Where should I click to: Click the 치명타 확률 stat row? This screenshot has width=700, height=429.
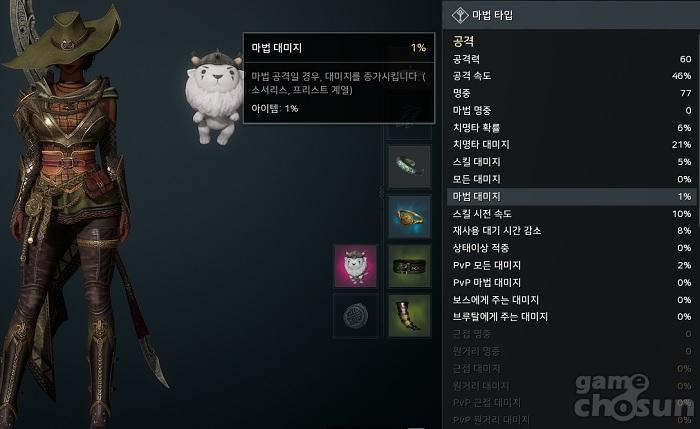[x=570, y=128]
